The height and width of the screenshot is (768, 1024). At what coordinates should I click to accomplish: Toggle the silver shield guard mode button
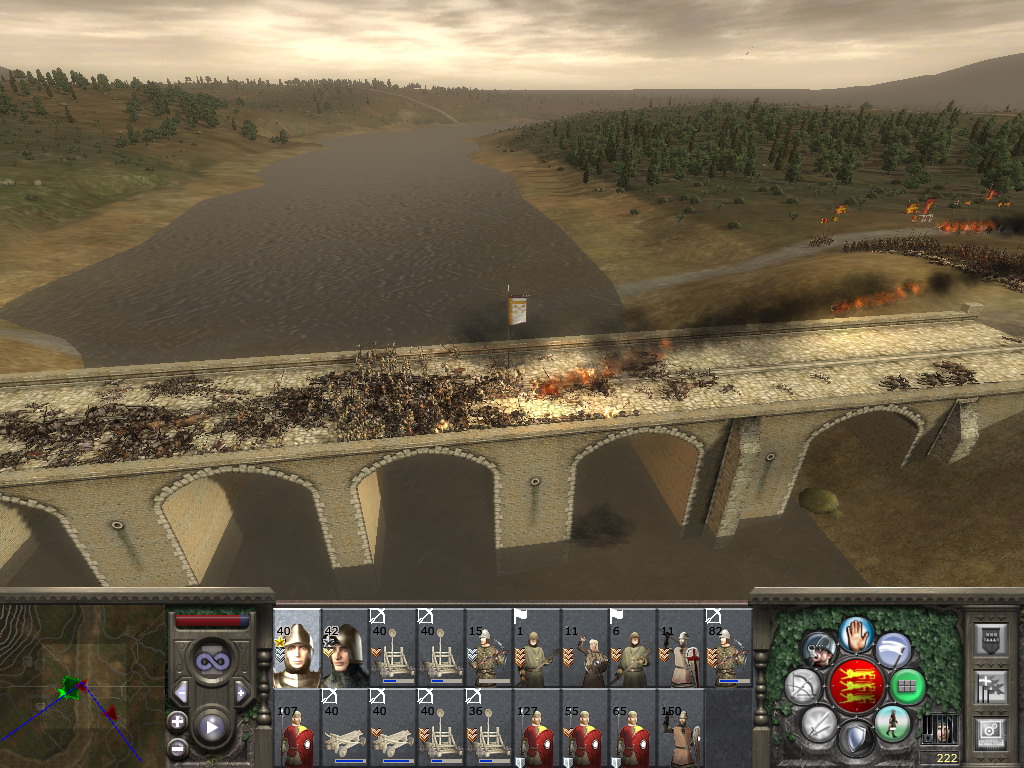856,738
